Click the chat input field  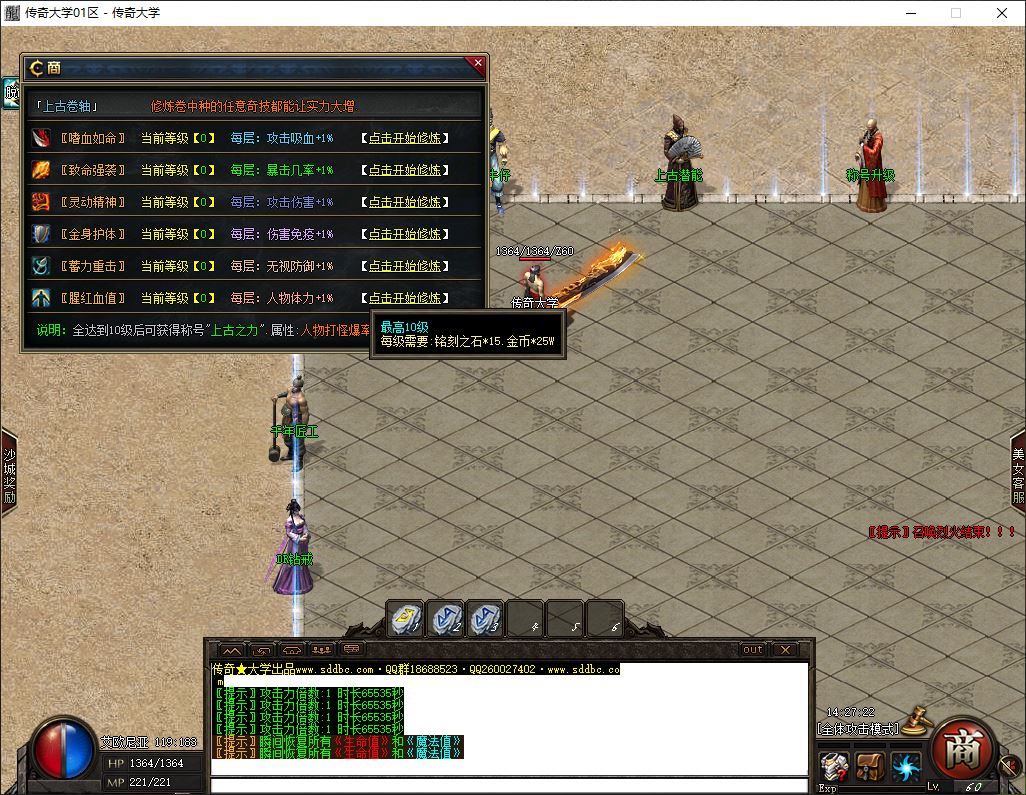[x=508, y=785]
